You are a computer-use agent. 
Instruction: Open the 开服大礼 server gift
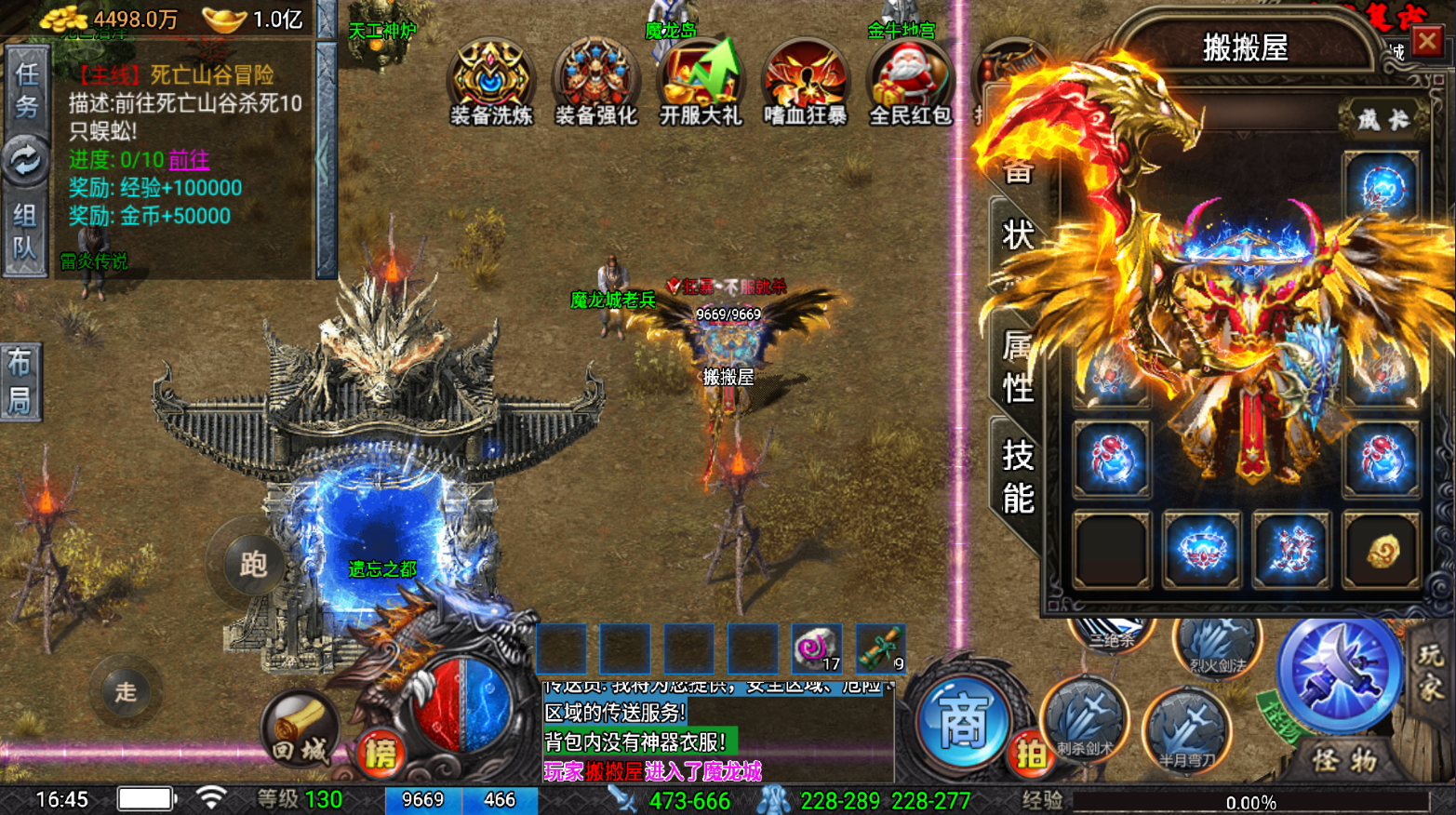point(701,82)
